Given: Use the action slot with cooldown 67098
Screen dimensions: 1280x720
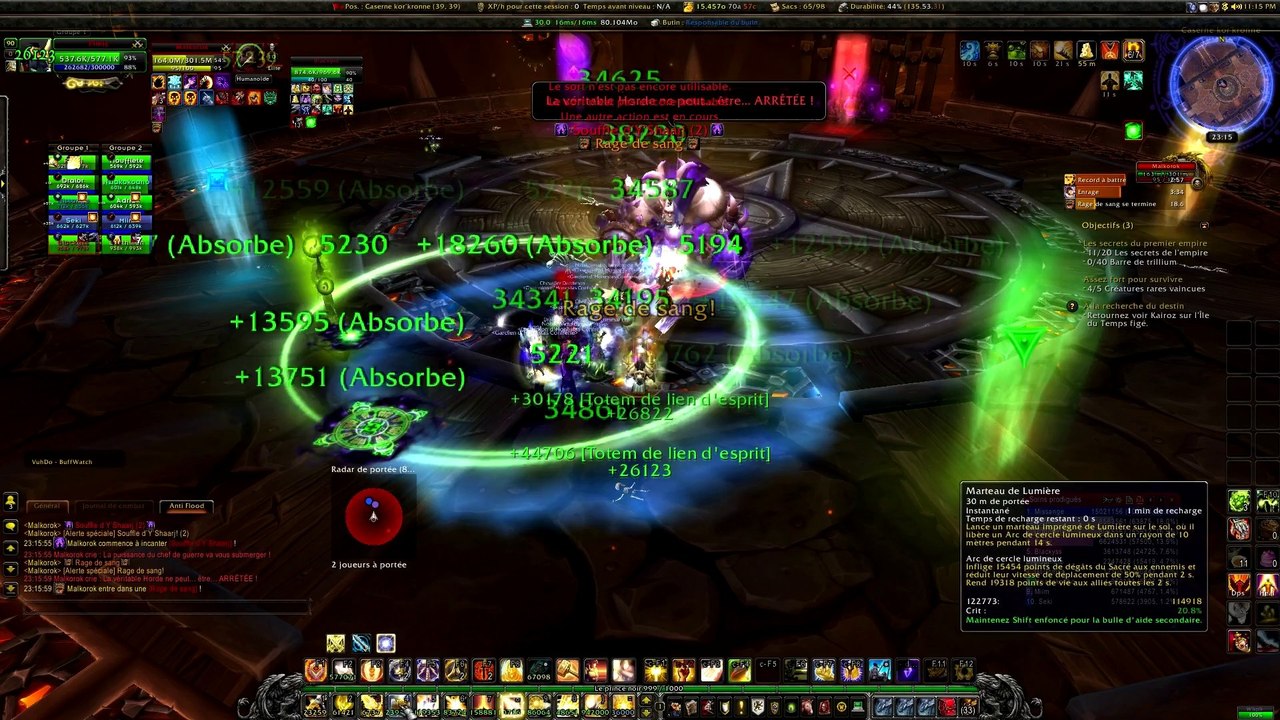Looking at the screenshot, I should coord(540,671).
